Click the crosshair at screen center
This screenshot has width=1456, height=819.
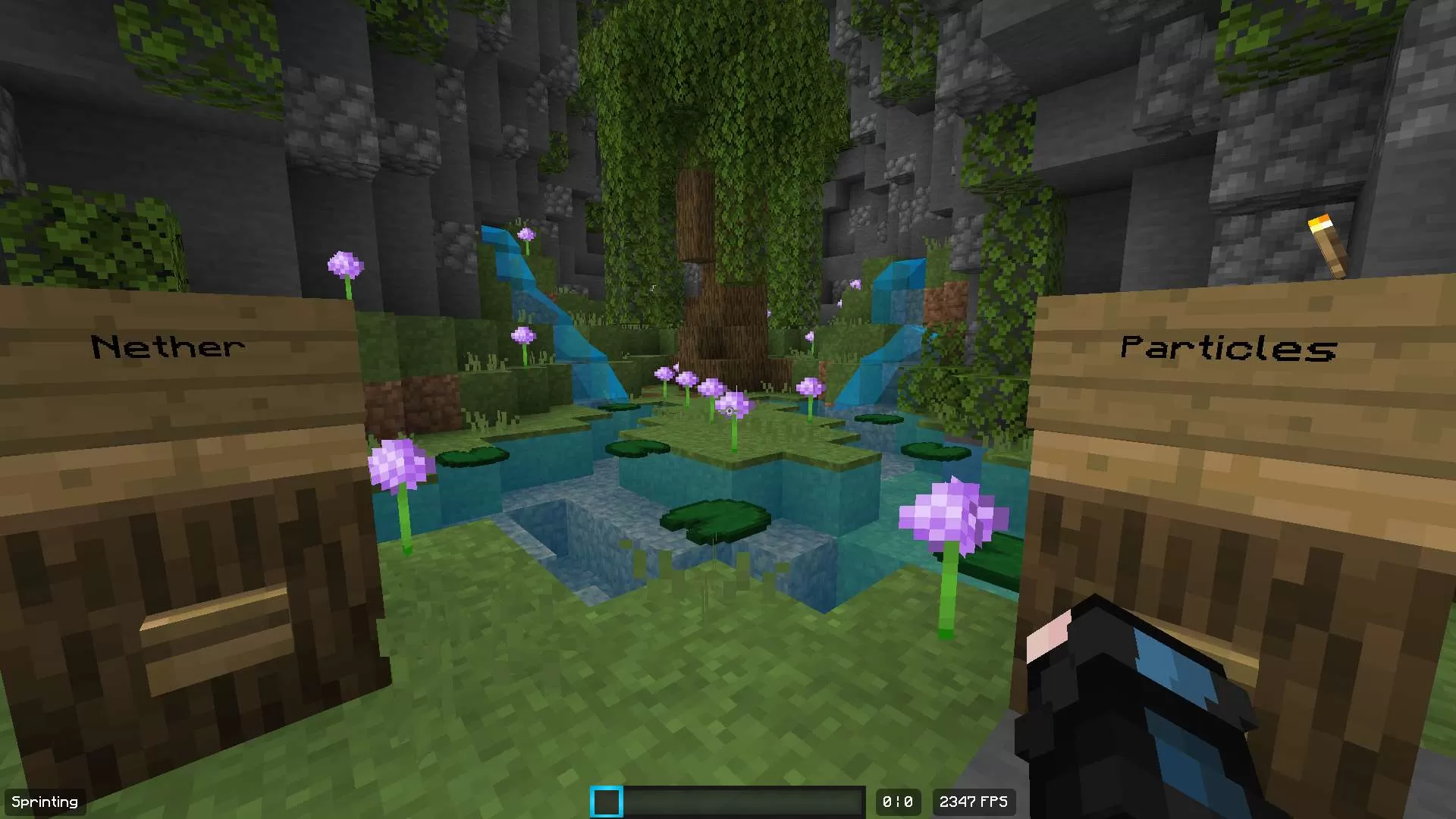[x=728, y=409]
